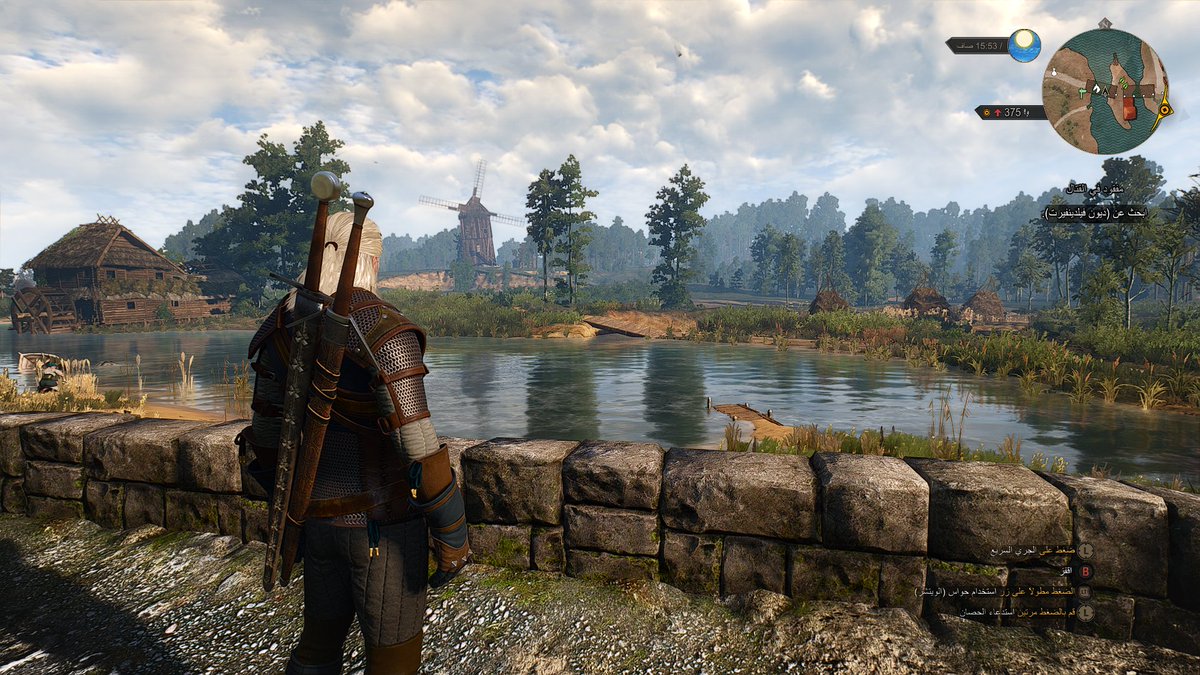This screenshot has width=1200, height=675.
Task: Click the green signpost marker on the minimap
Action: (1082, 90)
